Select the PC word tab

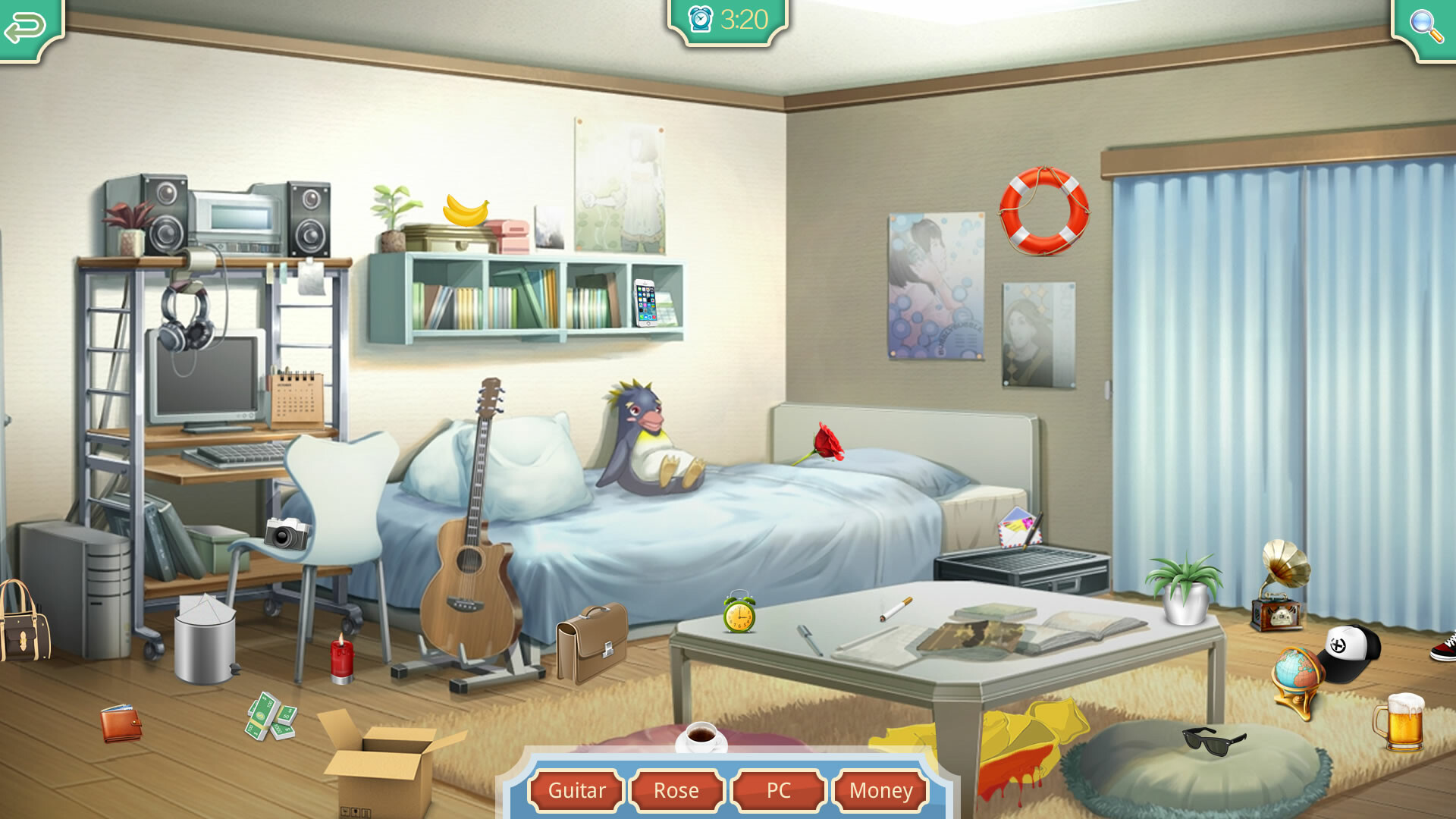tap(779, 791)
